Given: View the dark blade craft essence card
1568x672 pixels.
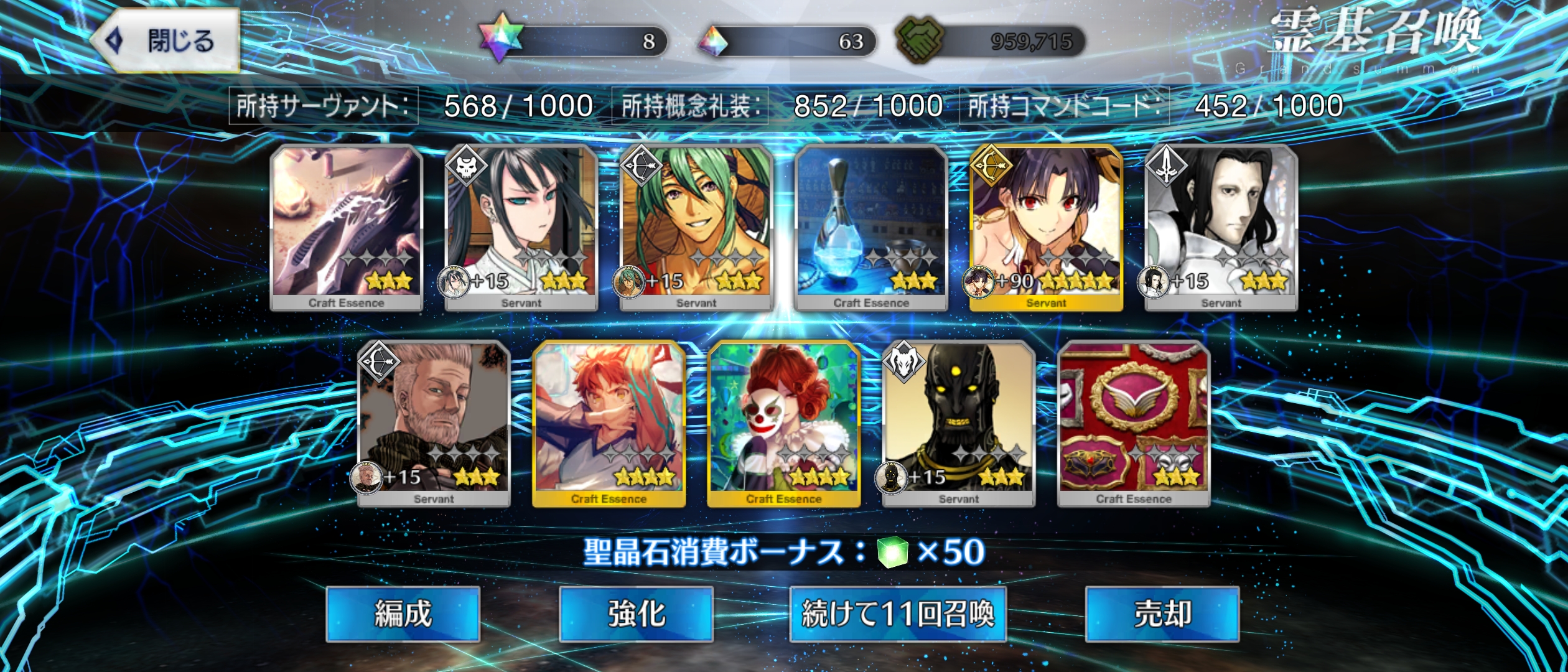Looking at the screenshot, I should click(347, 227).
